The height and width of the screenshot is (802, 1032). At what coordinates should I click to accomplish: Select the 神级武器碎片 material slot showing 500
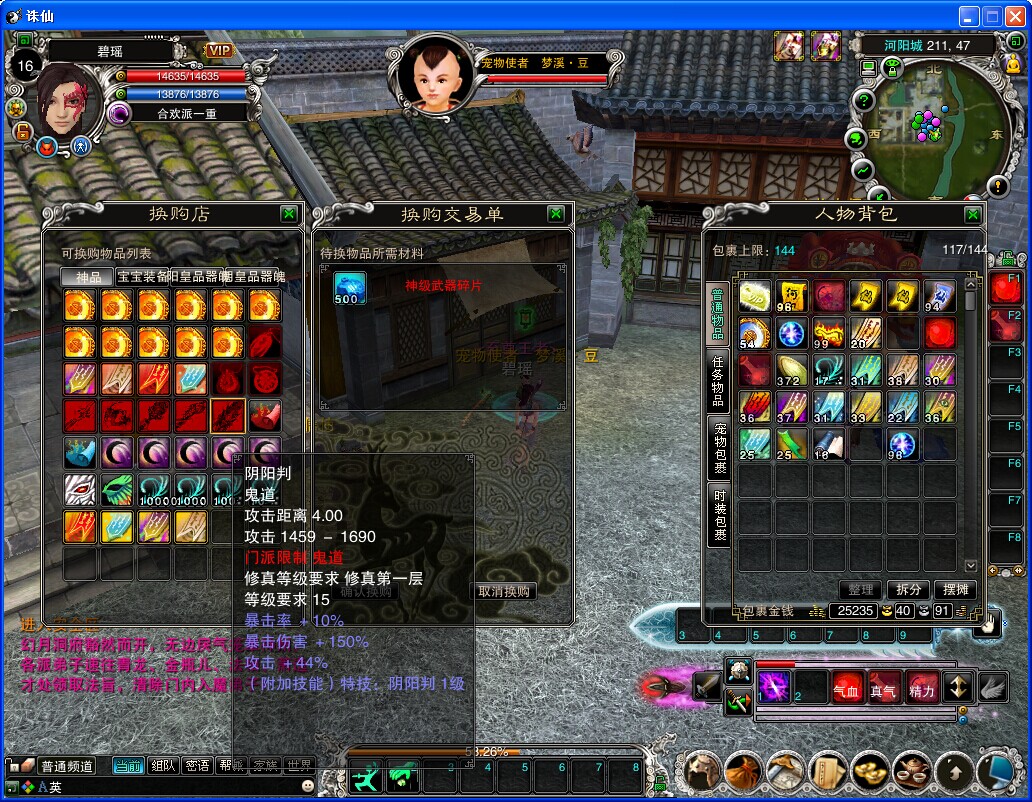pyautogui.click(x=349, y=288)
